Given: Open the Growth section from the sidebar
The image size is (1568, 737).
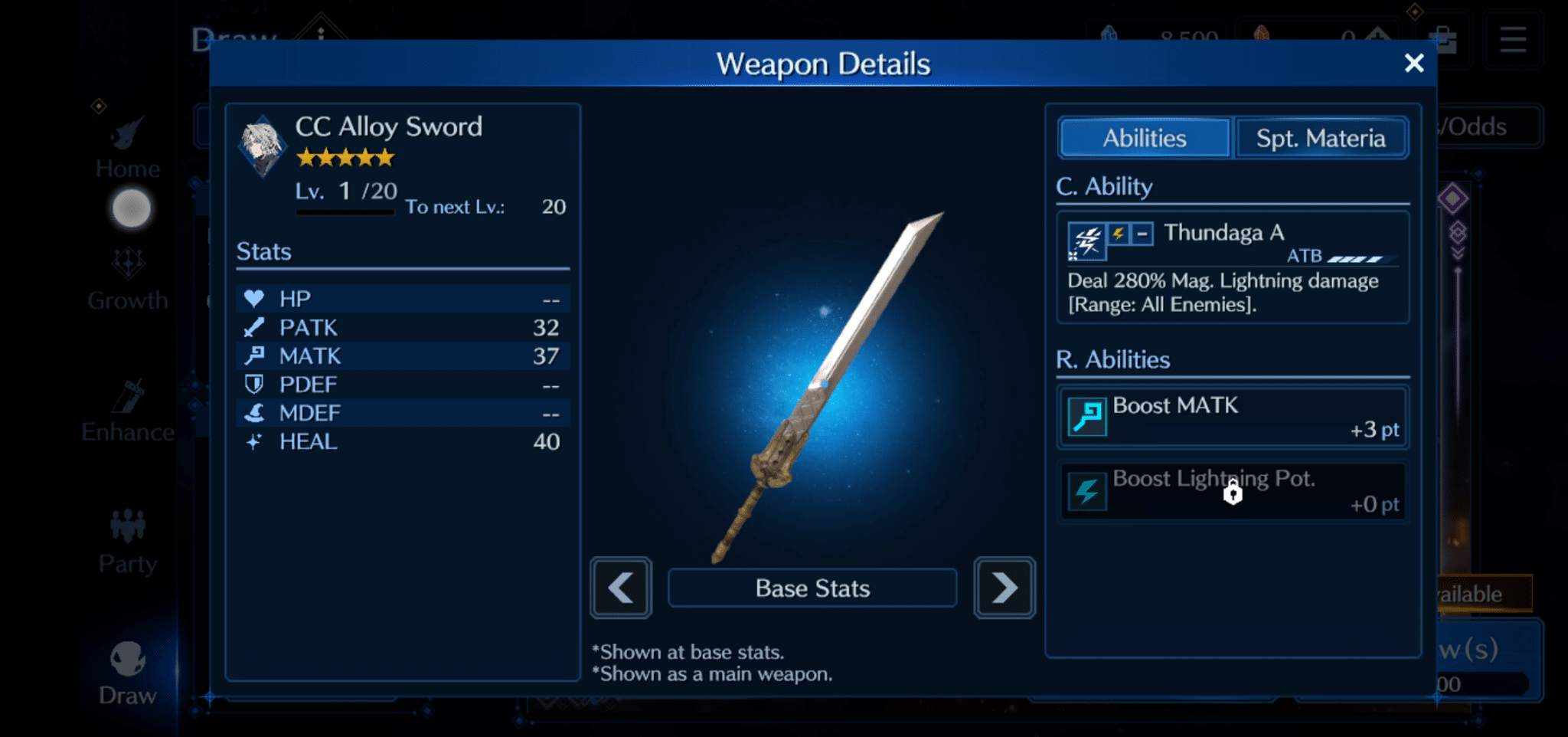Looking at the screenshot, I should pos(128,264).
